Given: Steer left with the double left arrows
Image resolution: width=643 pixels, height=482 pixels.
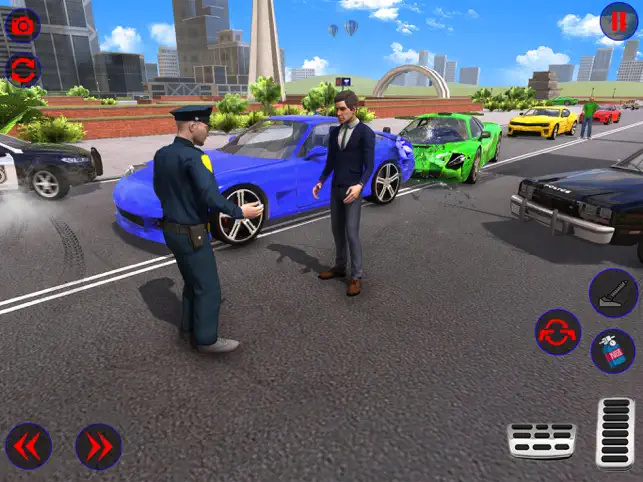Looking at the screenshot, I should 29,446.
